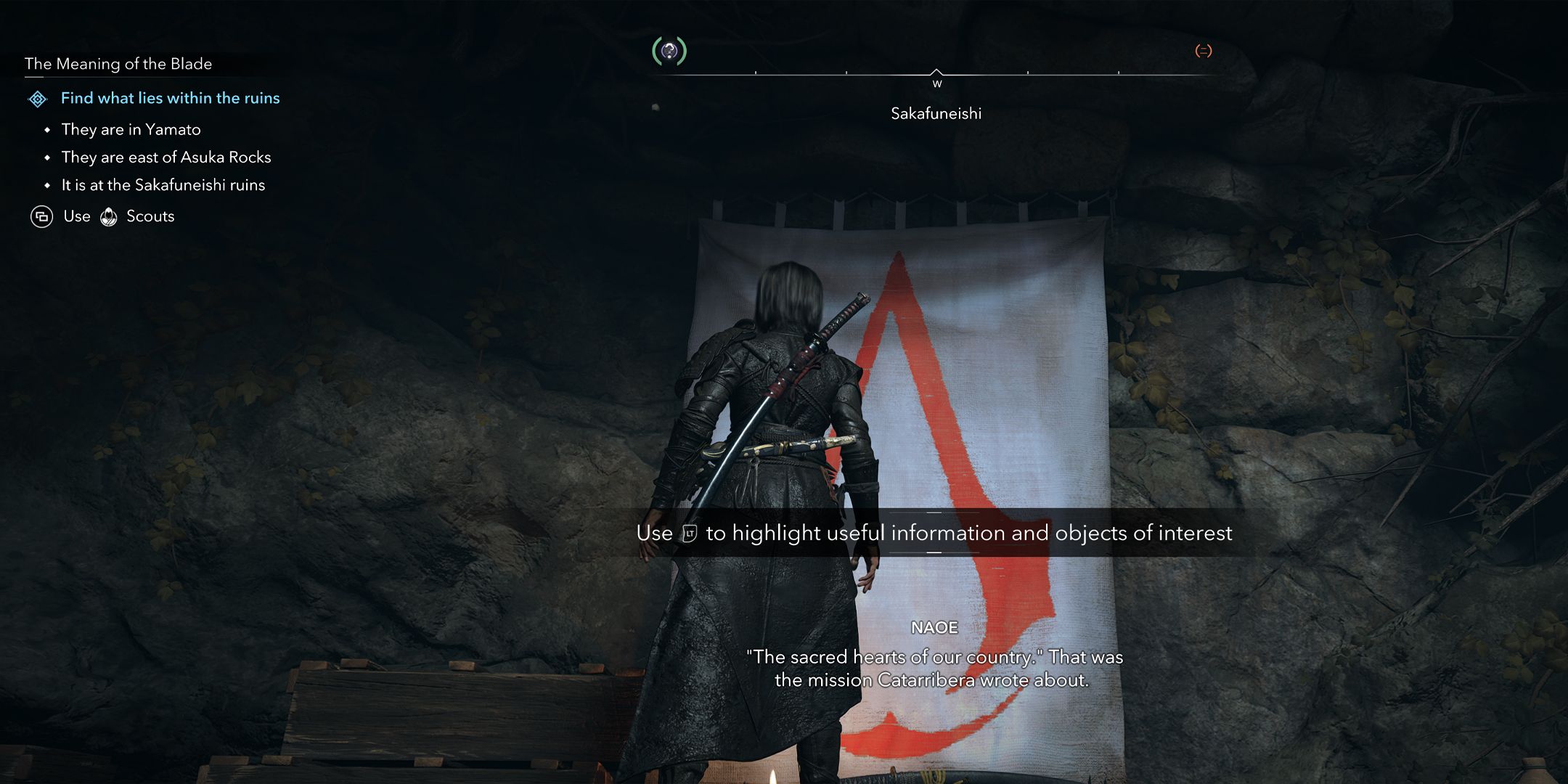1568x784 pixels.
Task: Click the Find what lies within the ruins objective
Action: (170, 98)
